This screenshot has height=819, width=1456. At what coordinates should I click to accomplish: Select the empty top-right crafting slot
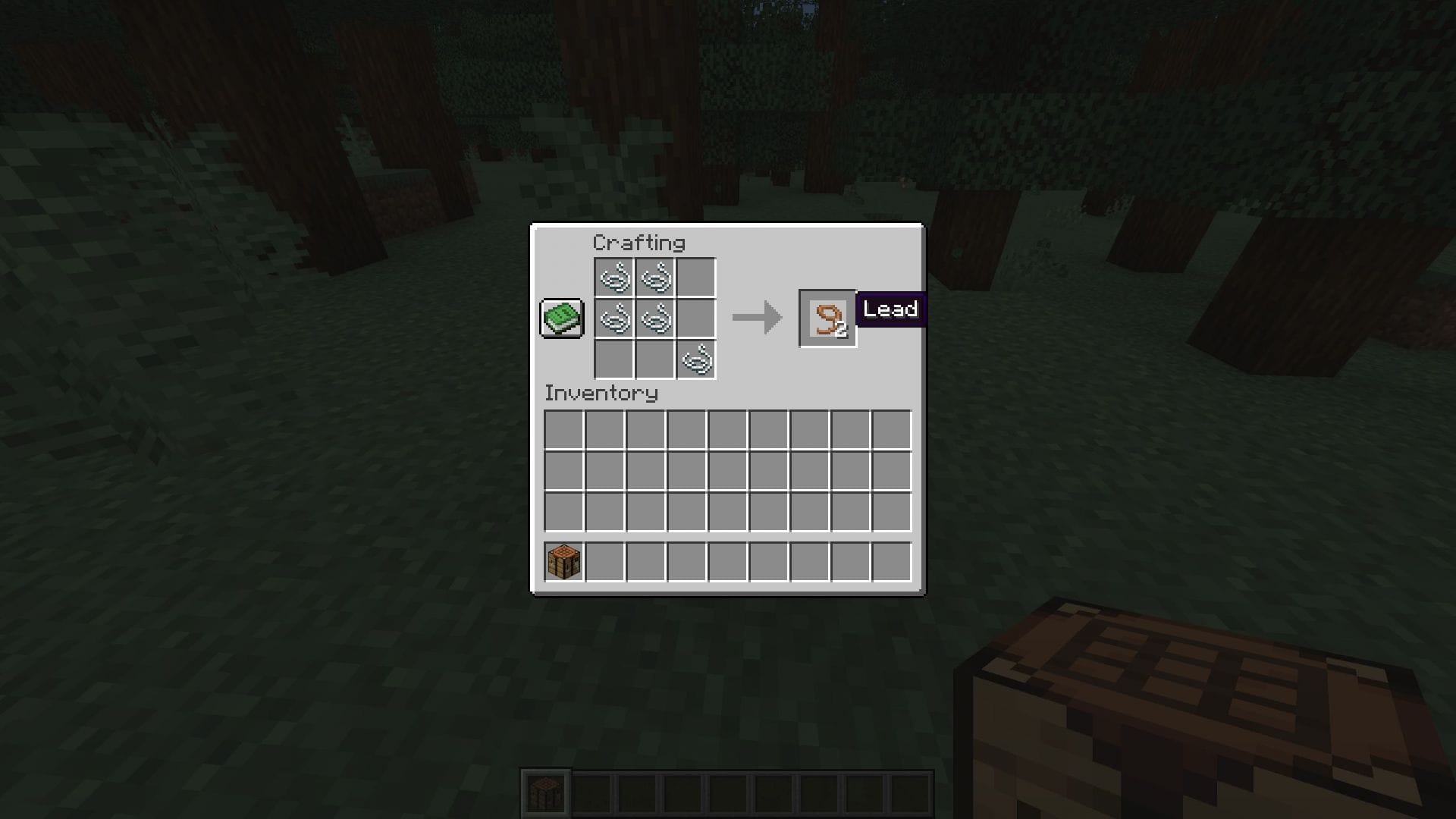pos(695,279)
